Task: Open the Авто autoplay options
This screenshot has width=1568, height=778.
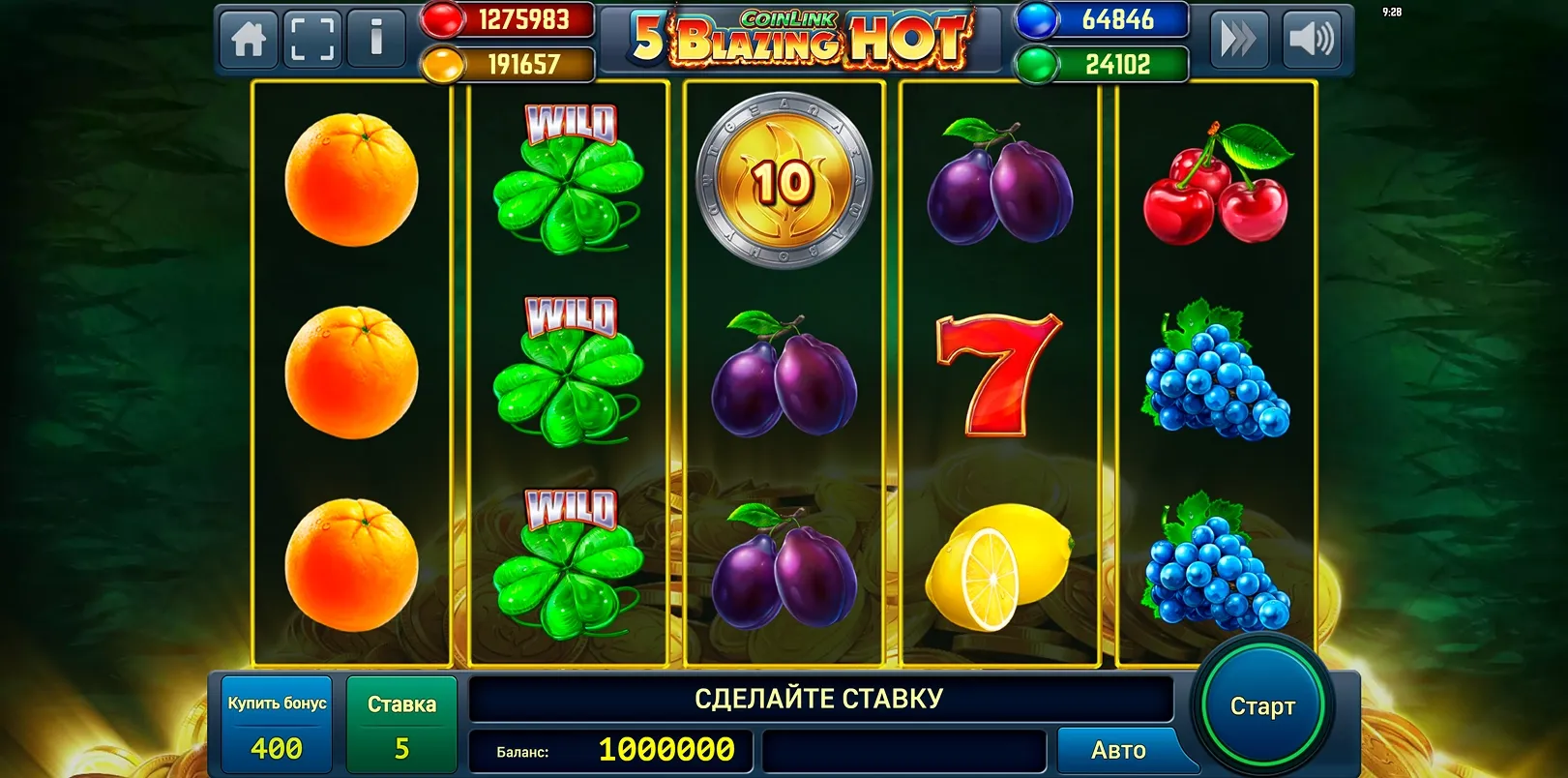Action: click(x=1122, y=749)
